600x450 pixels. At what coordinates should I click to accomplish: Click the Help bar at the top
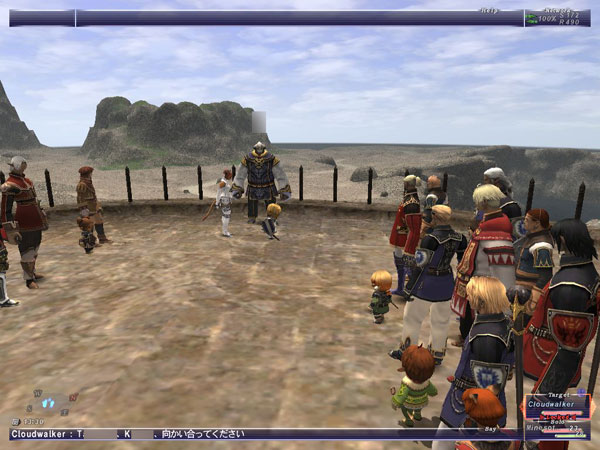[x=300, y=18]
